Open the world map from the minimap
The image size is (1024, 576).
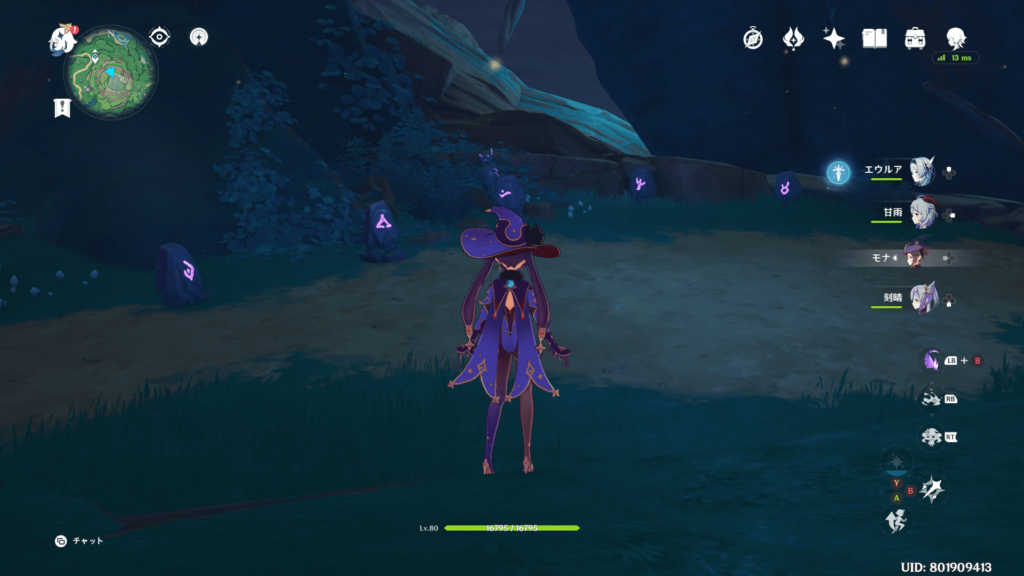(111, 72)
